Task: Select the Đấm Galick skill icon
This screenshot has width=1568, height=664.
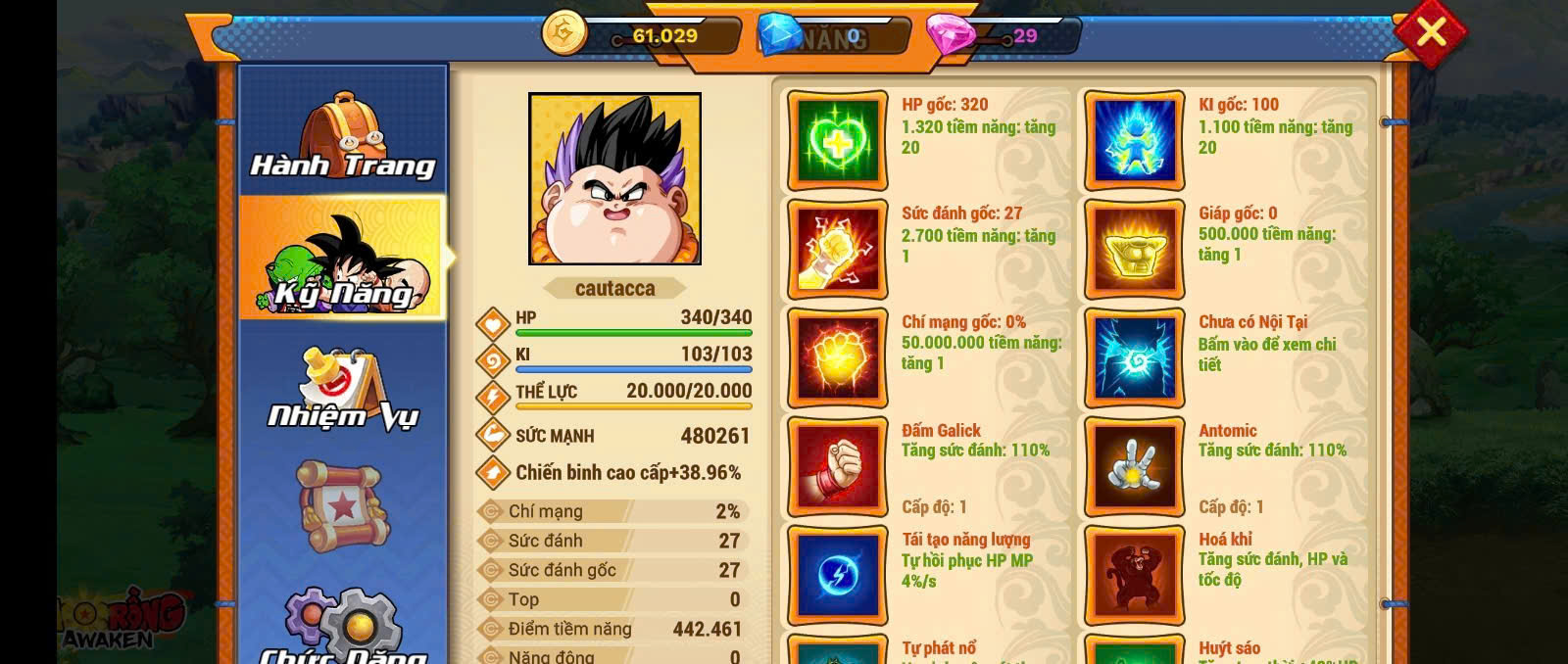Action: pyautogui.click(x=837, y=467)
